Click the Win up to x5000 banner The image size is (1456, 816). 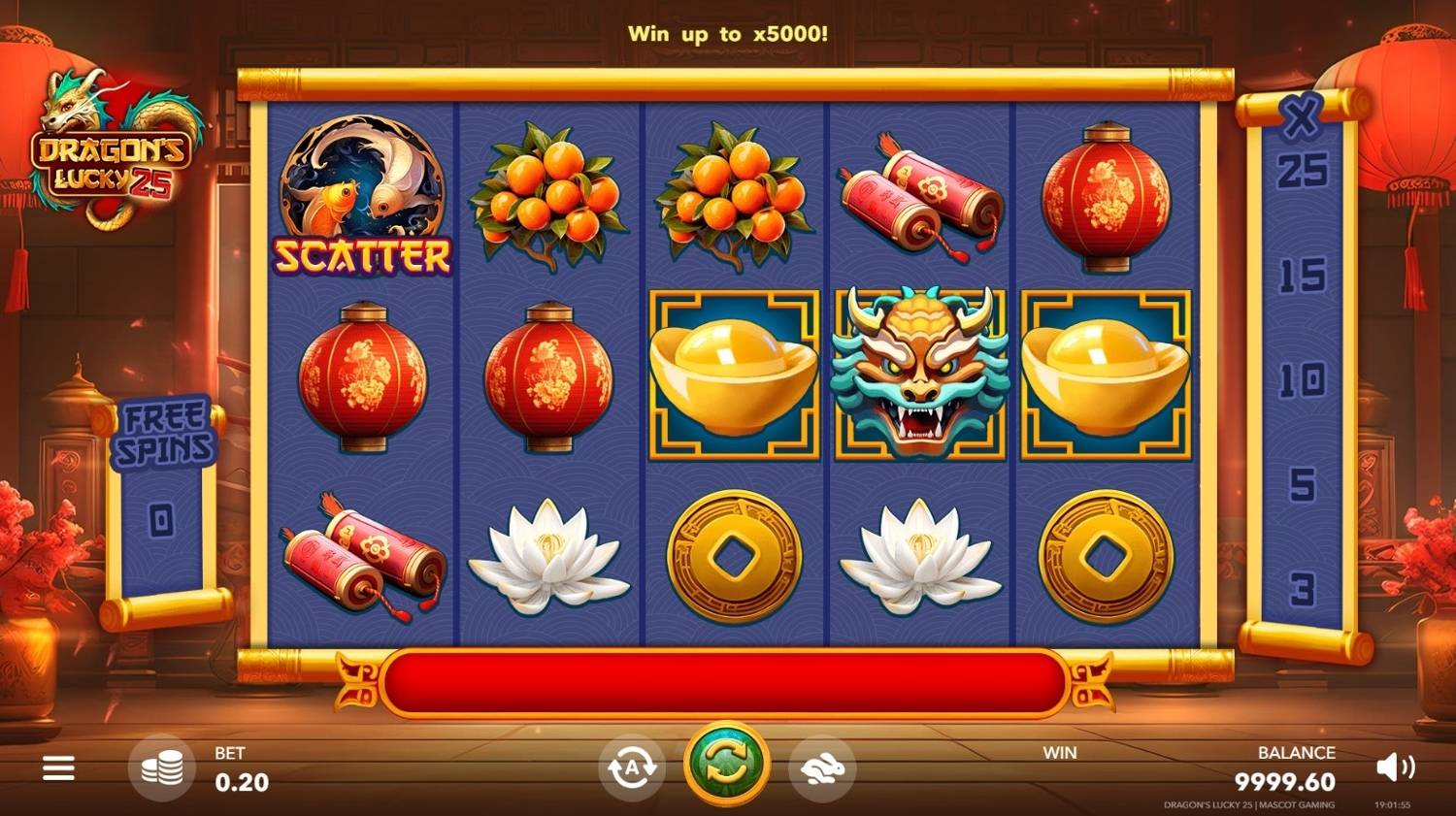[x=728, y=34]
